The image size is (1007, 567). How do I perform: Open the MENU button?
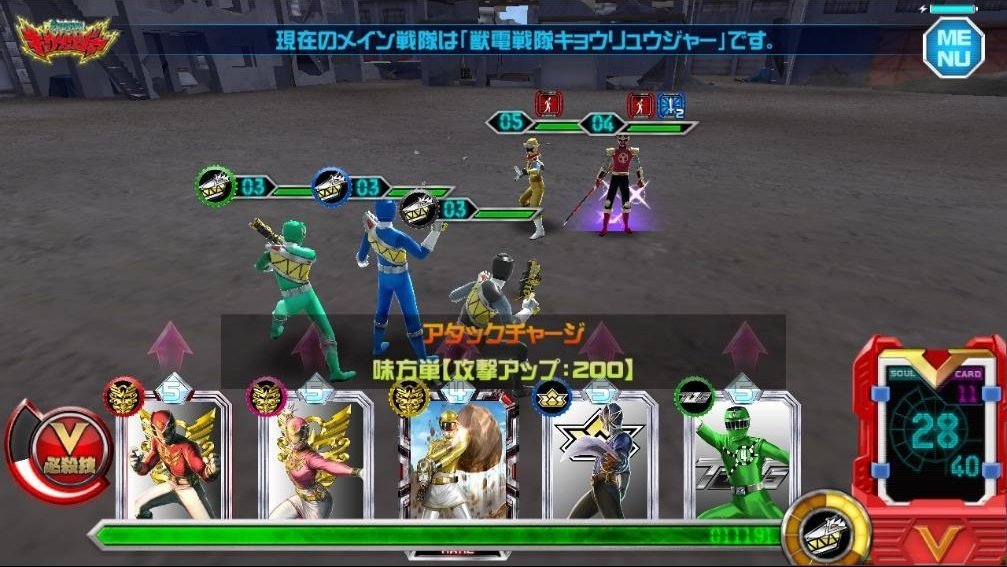(952, 45)
